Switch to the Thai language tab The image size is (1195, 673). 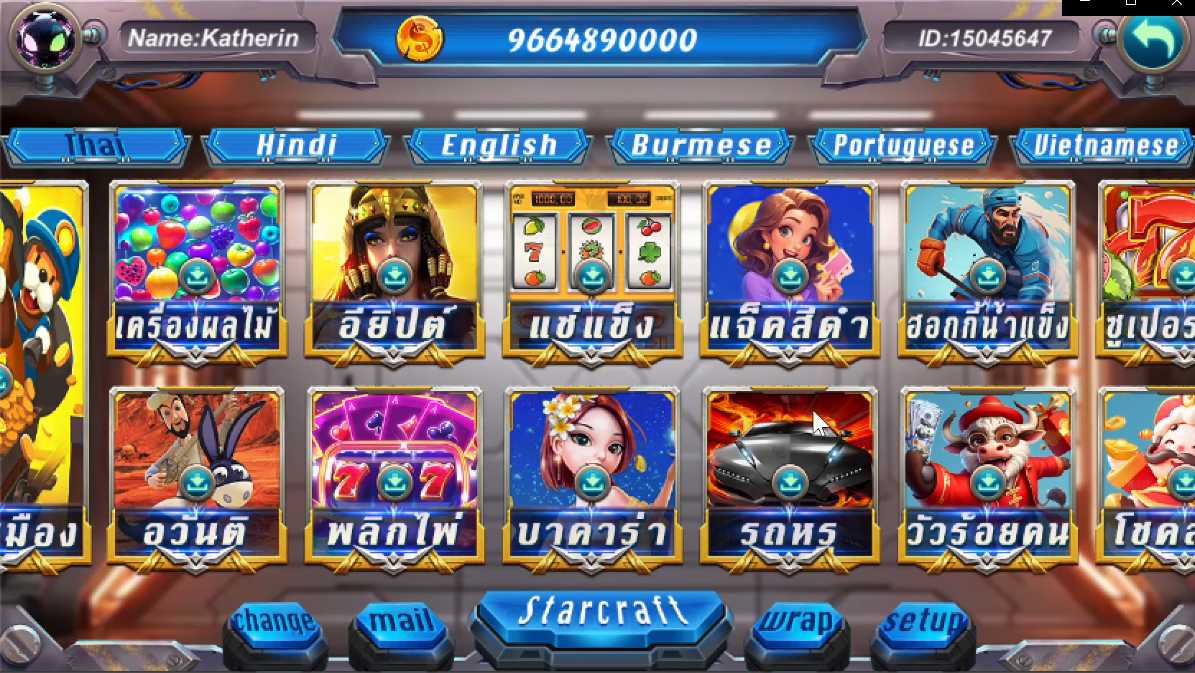point(96,146)
